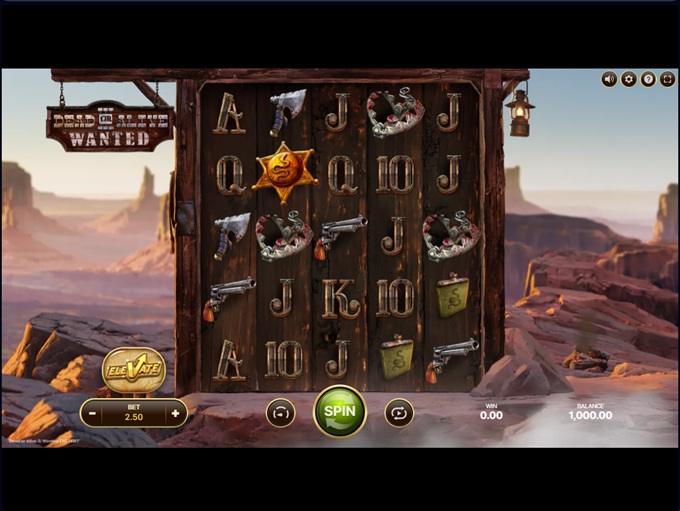Image resolution: width=680 pixels, height=511 pixels.
Task: Click the round button left of SPIN
Action: (x=280, y=412)
